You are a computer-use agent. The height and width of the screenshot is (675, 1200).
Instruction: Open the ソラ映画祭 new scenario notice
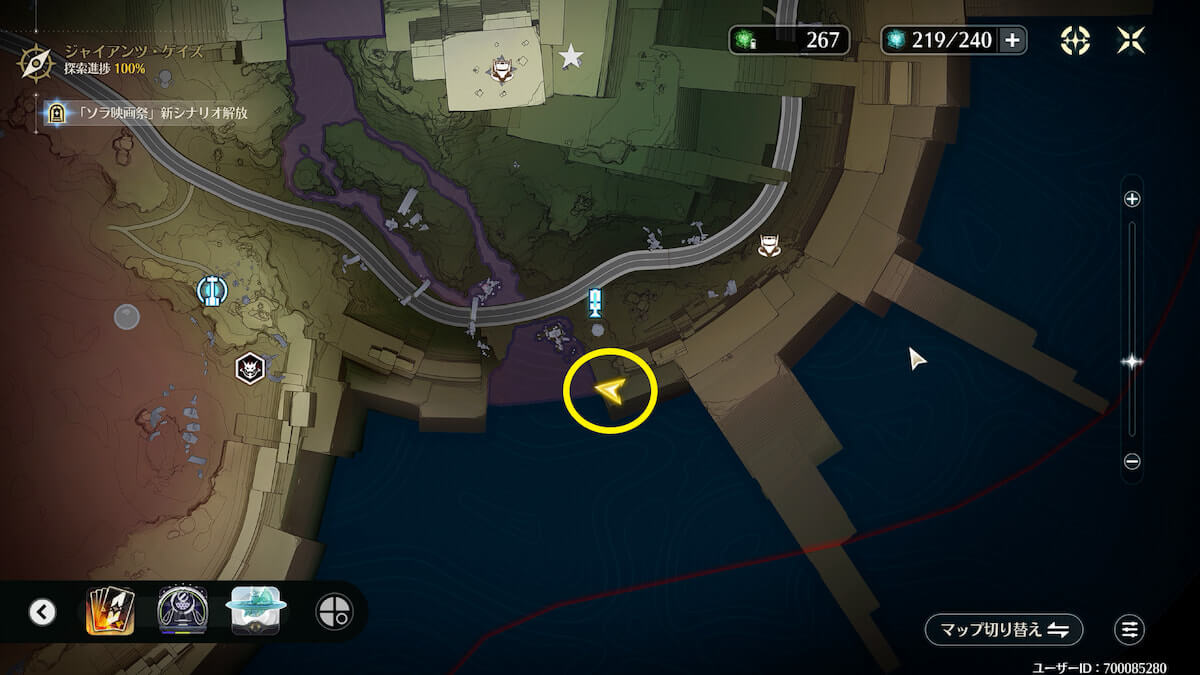[x=150, y=113]
